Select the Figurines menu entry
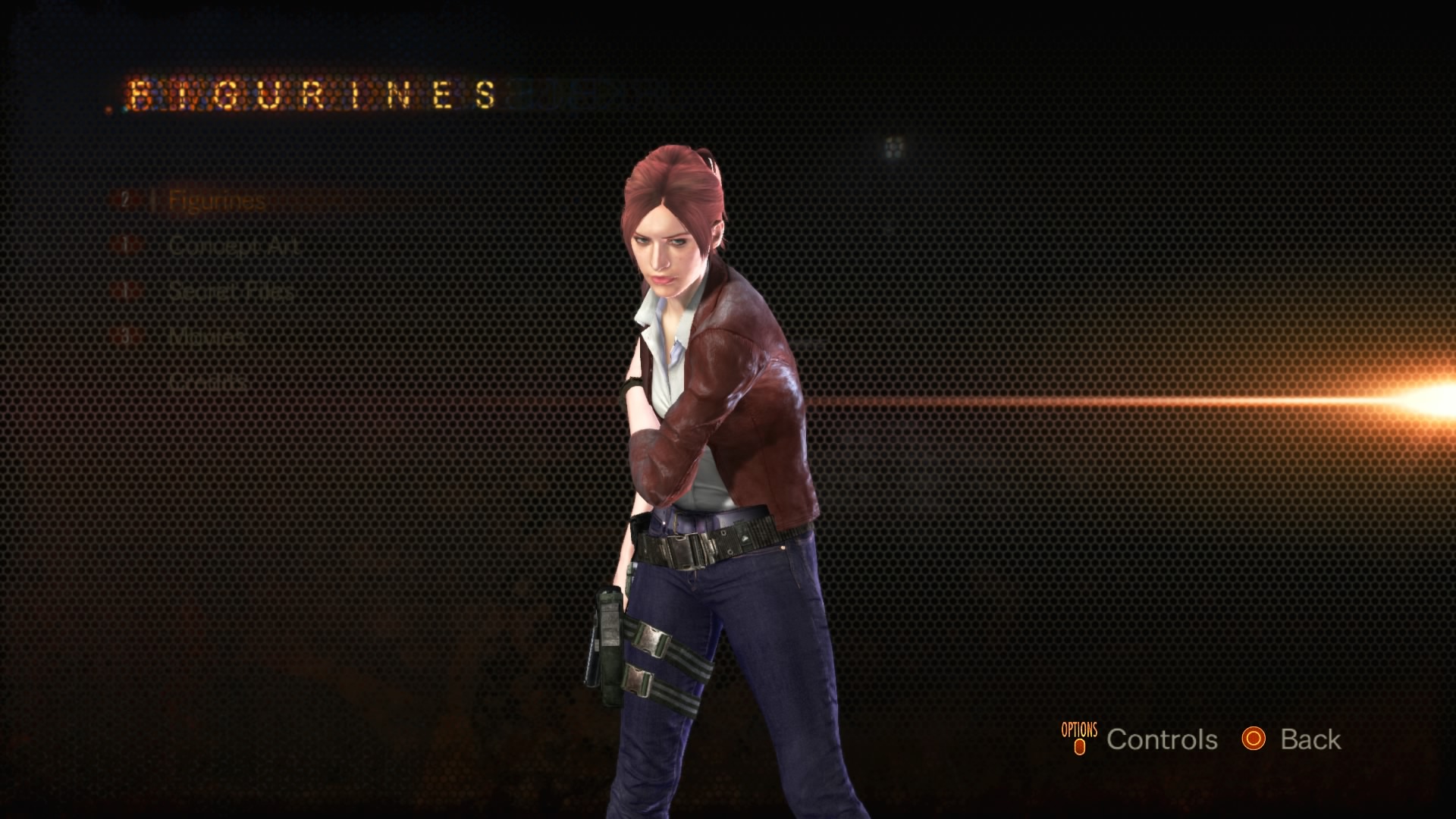 [216, 201]
